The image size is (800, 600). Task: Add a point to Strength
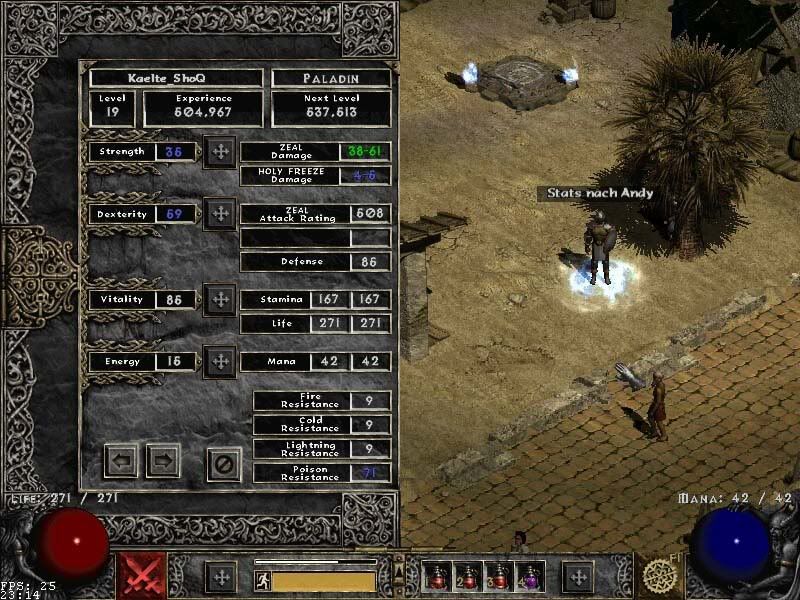pos(219,152)
